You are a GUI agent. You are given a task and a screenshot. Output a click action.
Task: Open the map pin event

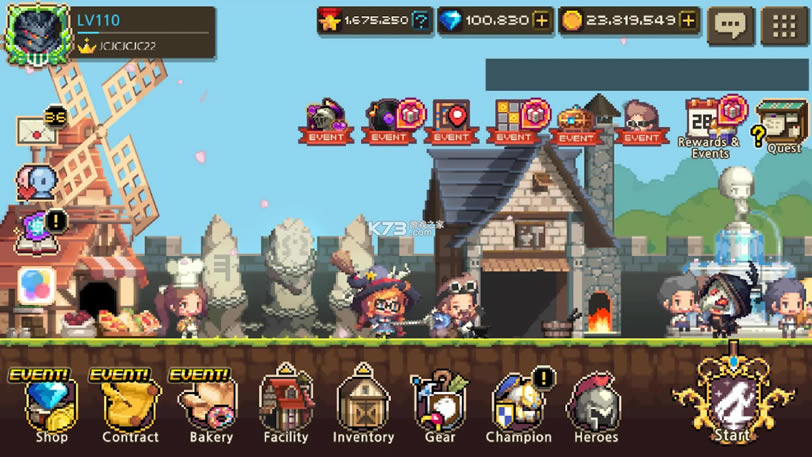[x=451, y=122]
